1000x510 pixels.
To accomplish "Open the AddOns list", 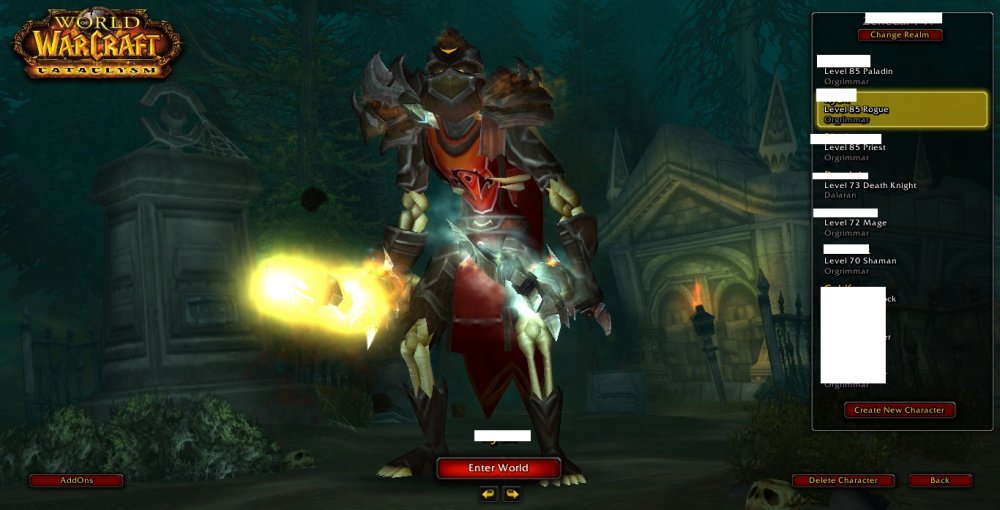I will (x=76, y=481).
